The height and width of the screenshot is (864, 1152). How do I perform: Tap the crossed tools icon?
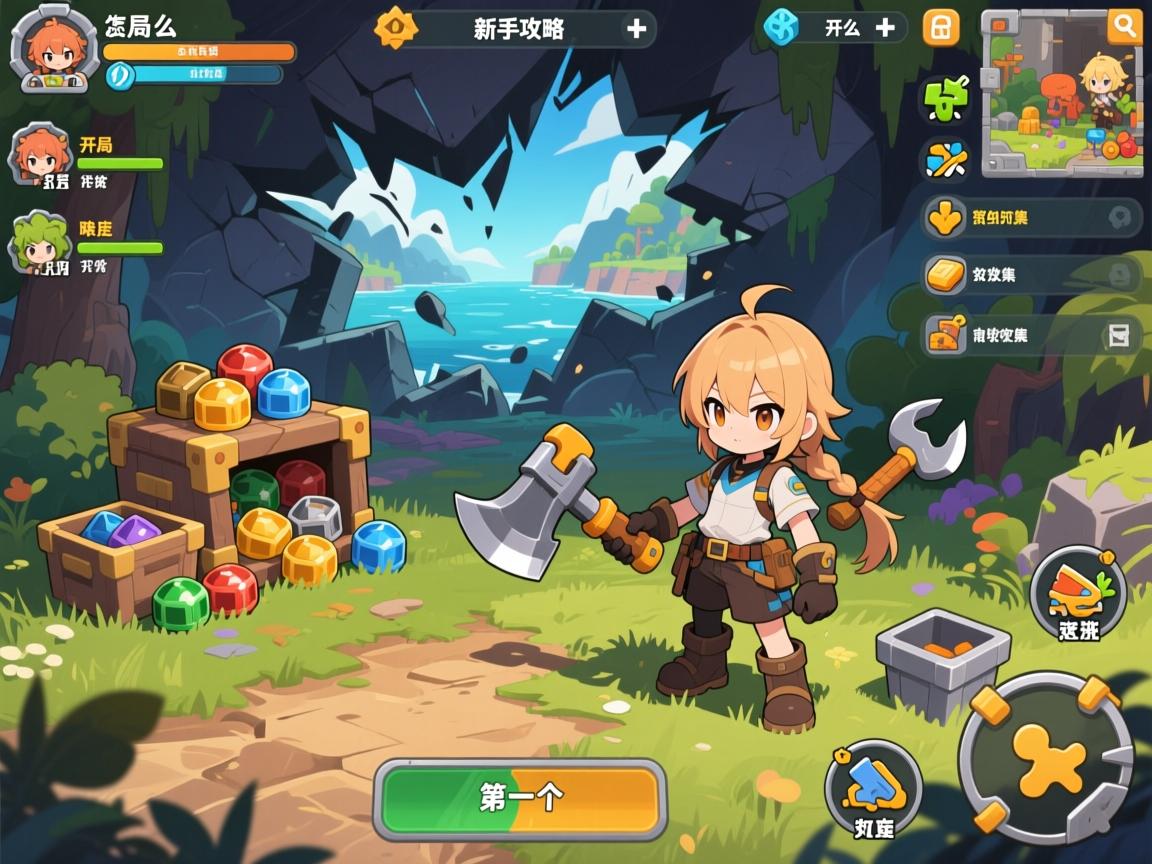tap(945, 160)
